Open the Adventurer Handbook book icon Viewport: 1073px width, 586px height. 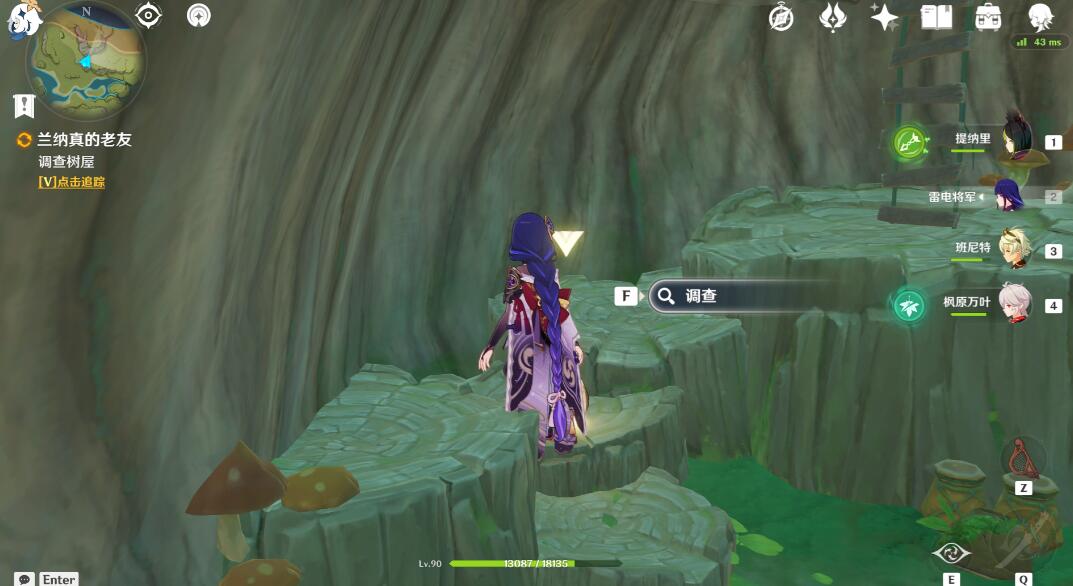tap(937, 17)
